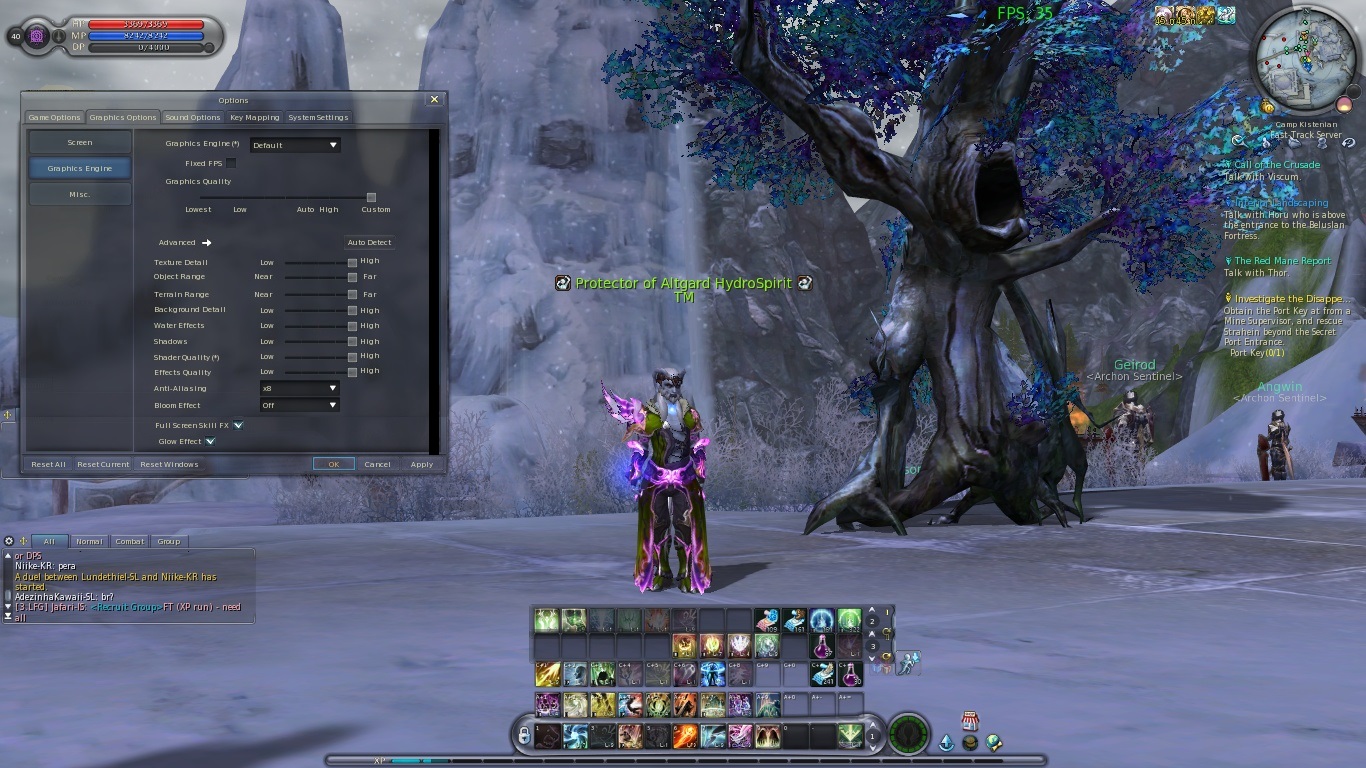The width and height of the screenshot is (1366, 768).
Task: Toggle the Fixed FPS checkbox
Action: (231, 163)
